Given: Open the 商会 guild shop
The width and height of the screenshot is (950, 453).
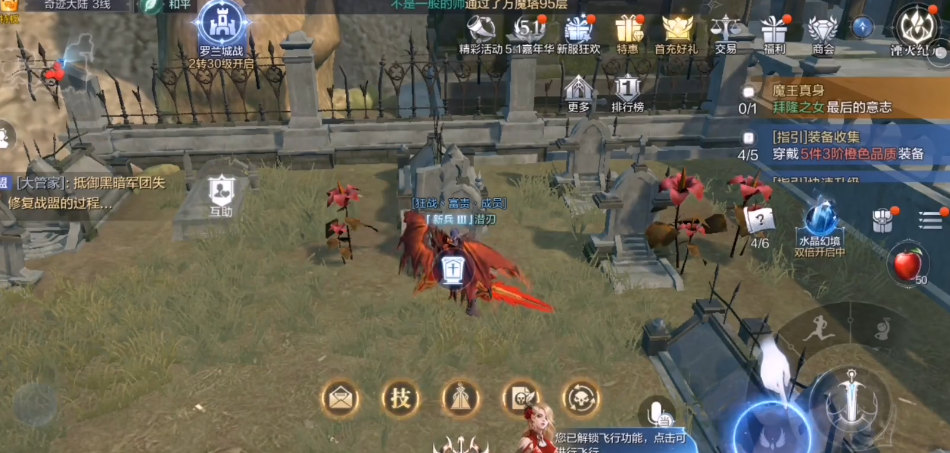Looking at the screenshot, I should click(x=823, y=32).
